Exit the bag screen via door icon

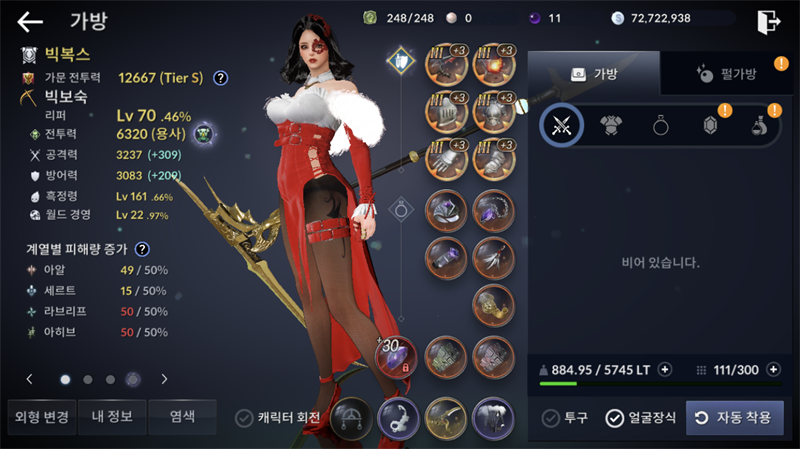click(768, 21)
